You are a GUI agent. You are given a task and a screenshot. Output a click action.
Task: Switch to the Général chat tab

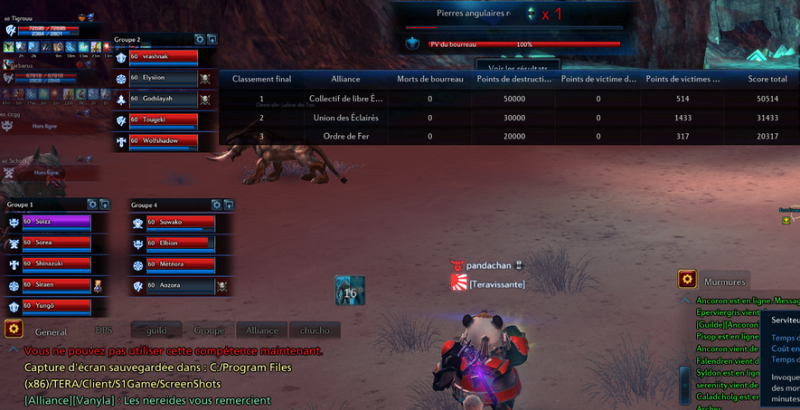[51, 330]
